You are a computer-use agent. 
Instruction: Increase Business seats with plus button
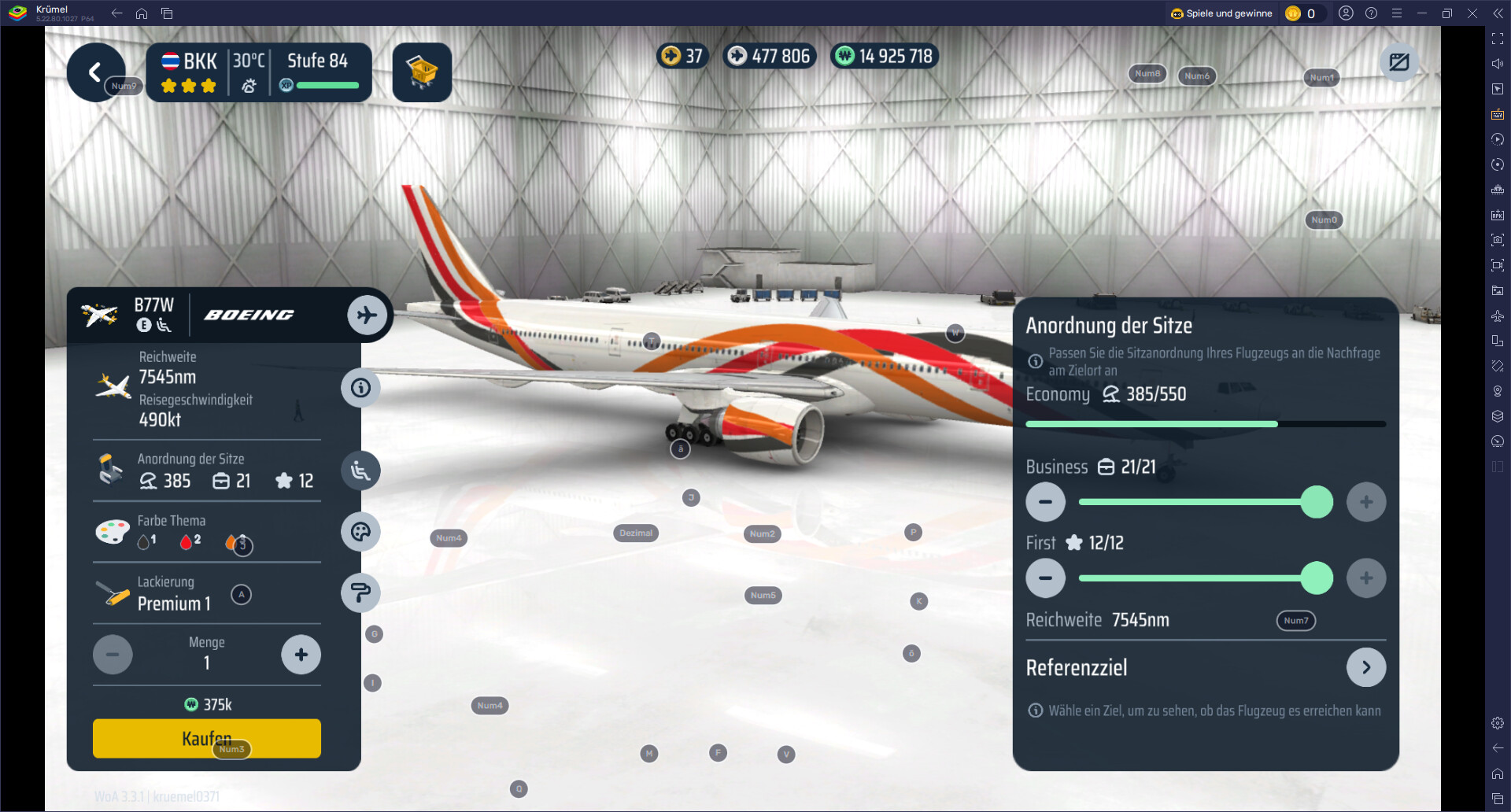click(1365, 502)
